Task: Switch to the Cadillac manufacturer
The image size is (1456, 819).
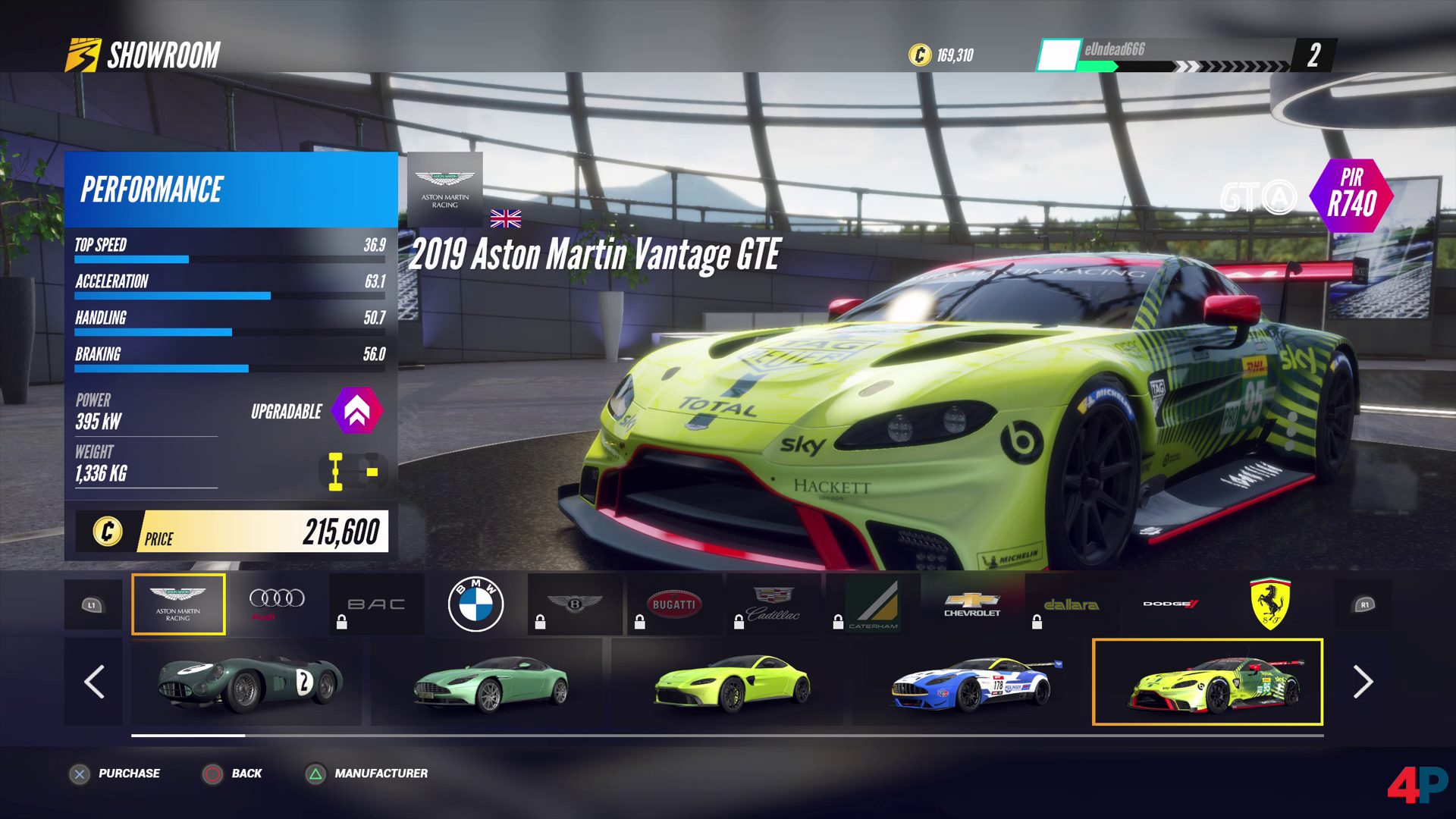Action: click(773, 604)
